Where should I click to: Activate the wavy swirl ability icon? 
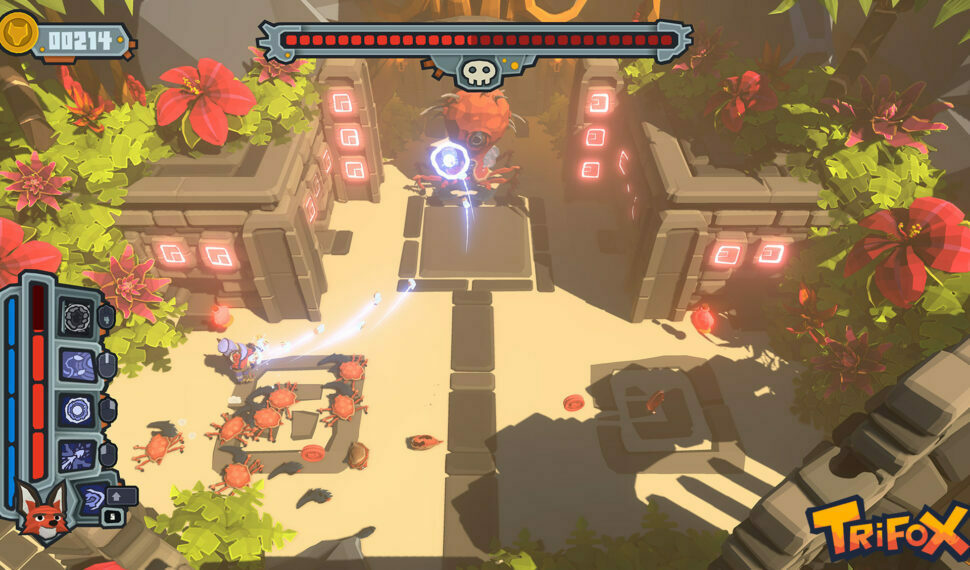[76, 364]
